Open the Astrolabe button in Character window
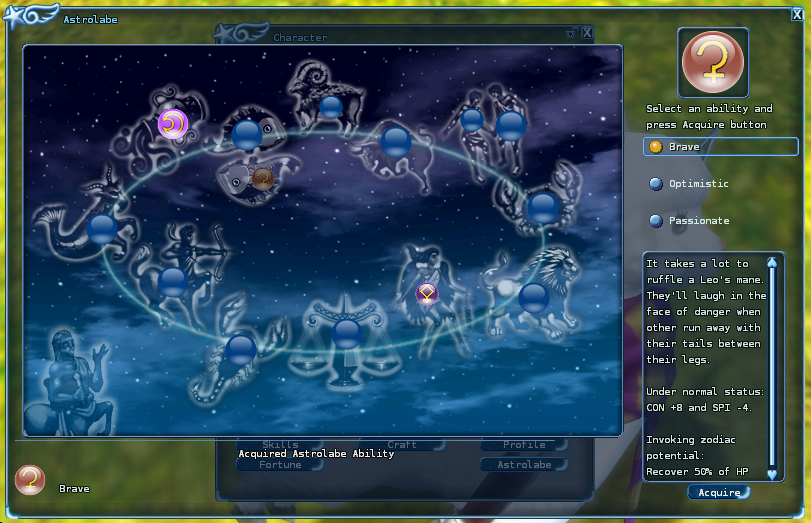811x523 pixels. pos(524,465)
